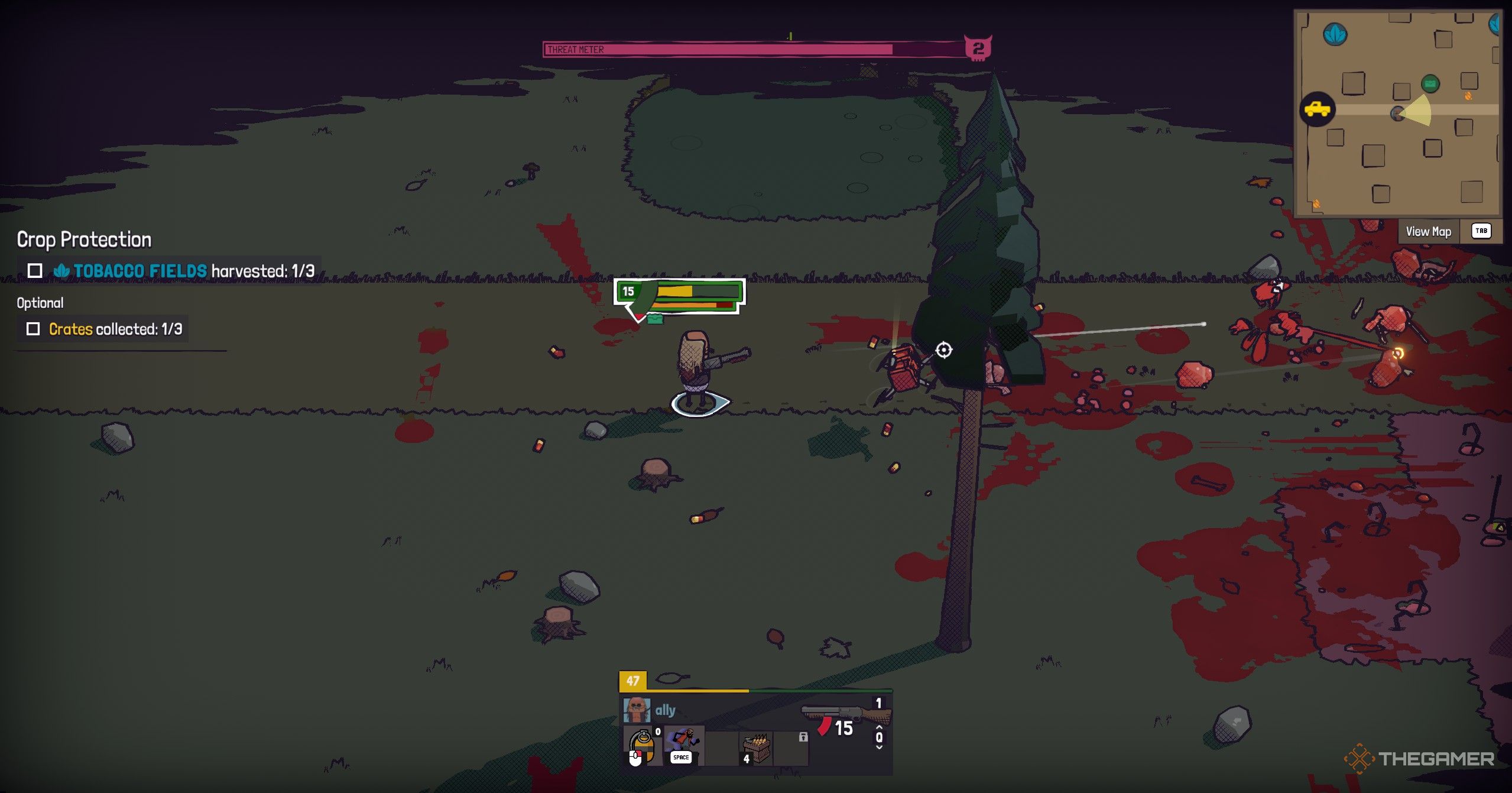
Task: Expand the Optional objectives section
Action: point(40,303)
